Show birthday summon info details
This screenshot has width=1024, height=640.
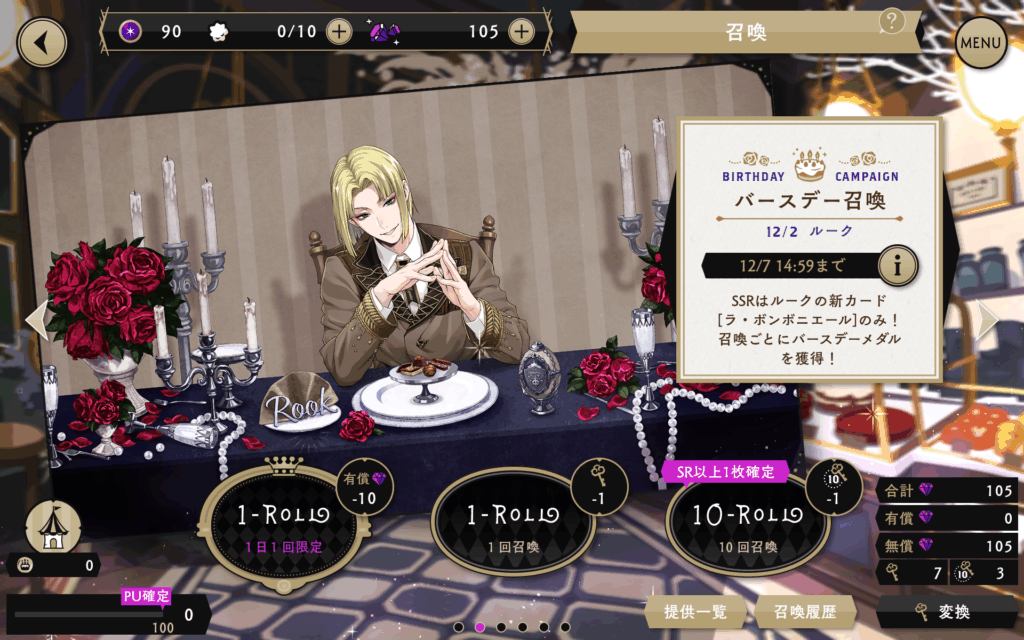[899, 266]
